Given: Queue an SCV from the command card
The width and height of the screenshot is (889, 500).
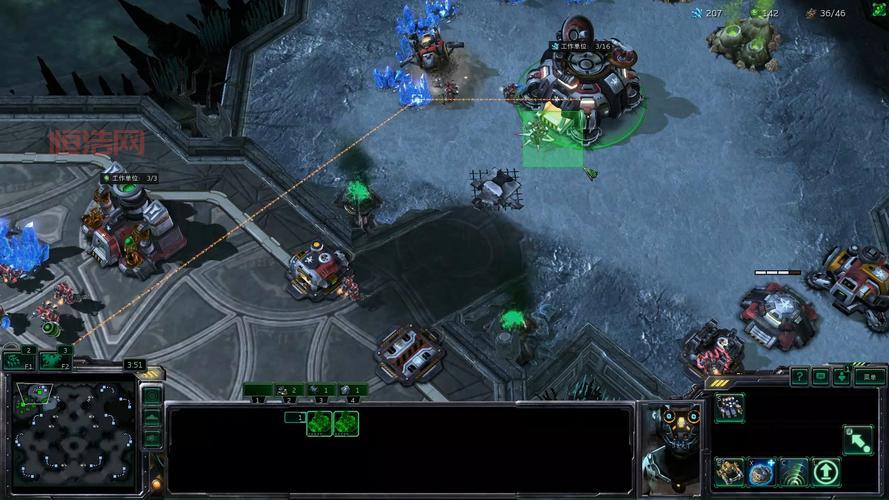Looking at the screenshot, I should tap(729, 407).
